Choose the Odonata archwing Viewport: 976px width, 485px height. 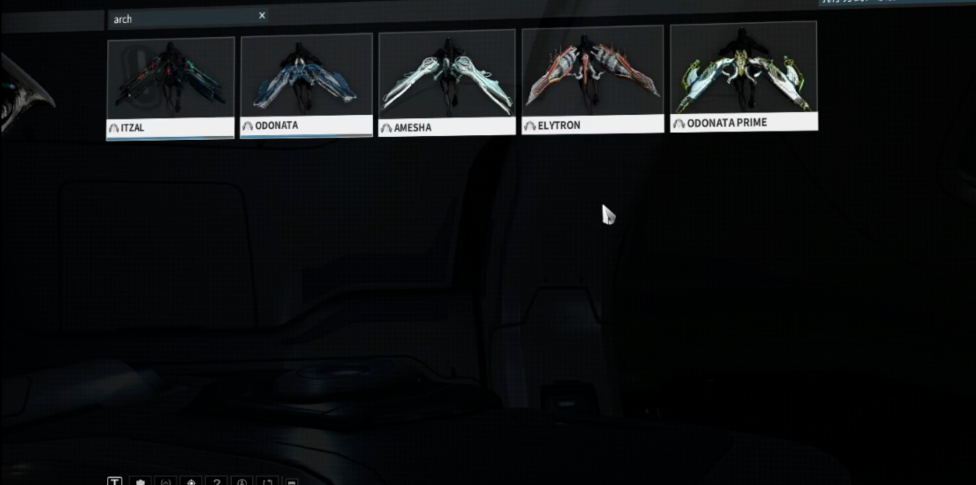coord(306,85)
